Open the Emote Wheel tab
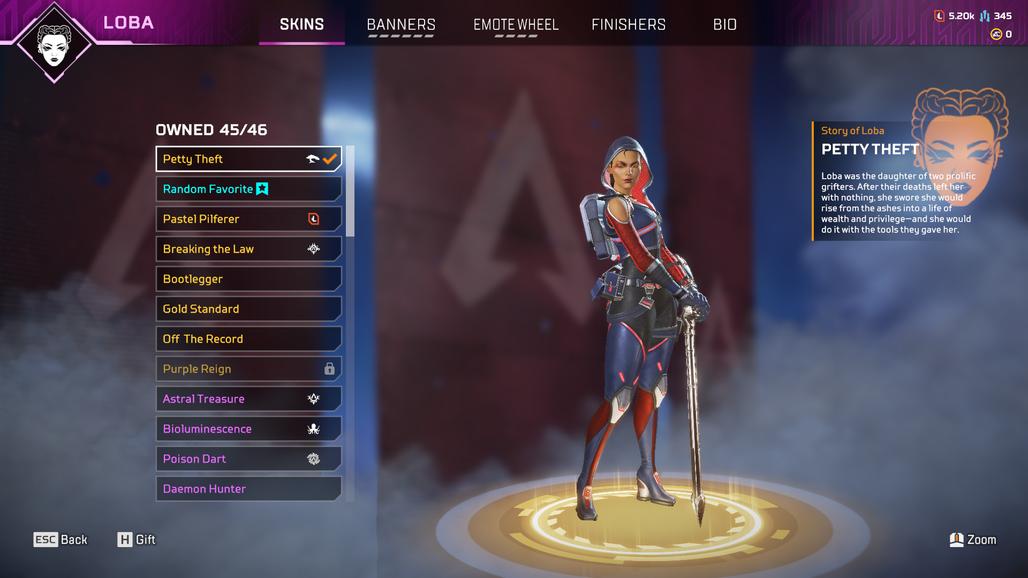The image size is (1028, 578). click(515, 24)
